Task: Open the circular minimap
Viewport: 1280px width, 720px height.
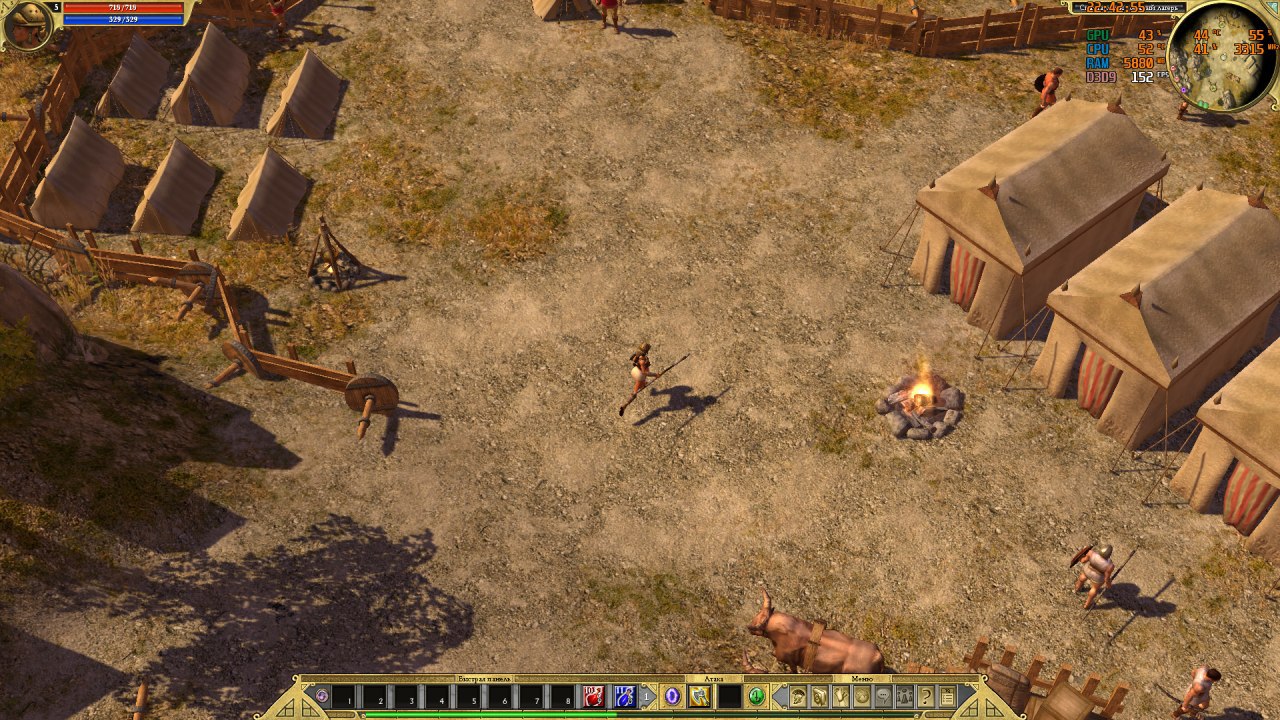Action: (1220, 55)
